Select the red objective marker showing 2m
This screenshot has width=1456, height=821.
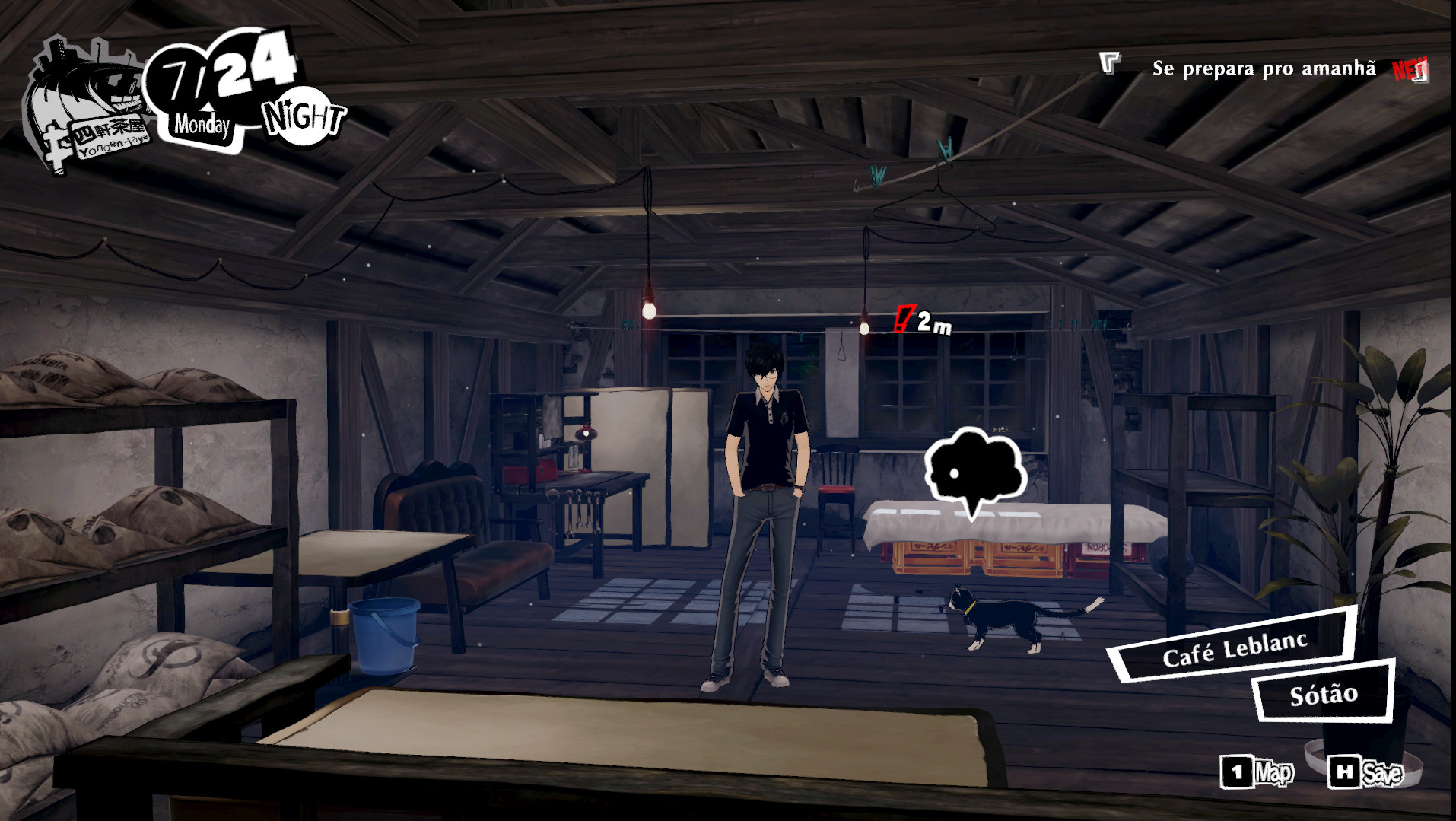921,321
